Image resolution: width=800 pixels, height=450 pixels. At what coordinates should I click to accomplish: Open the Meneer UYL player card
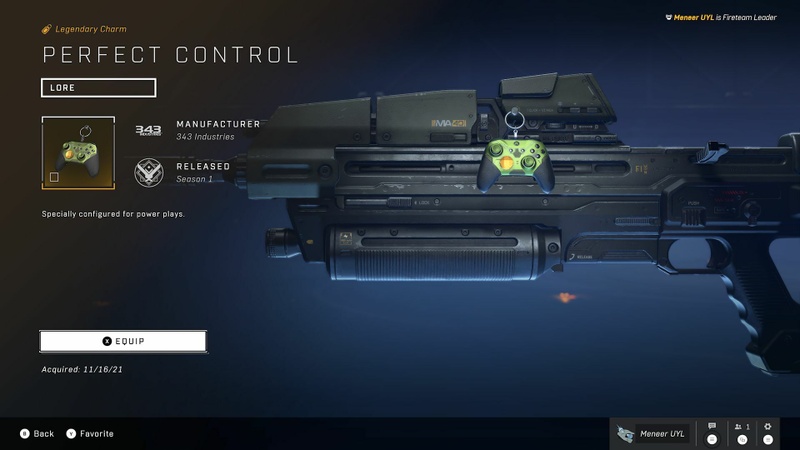point(653,433)
